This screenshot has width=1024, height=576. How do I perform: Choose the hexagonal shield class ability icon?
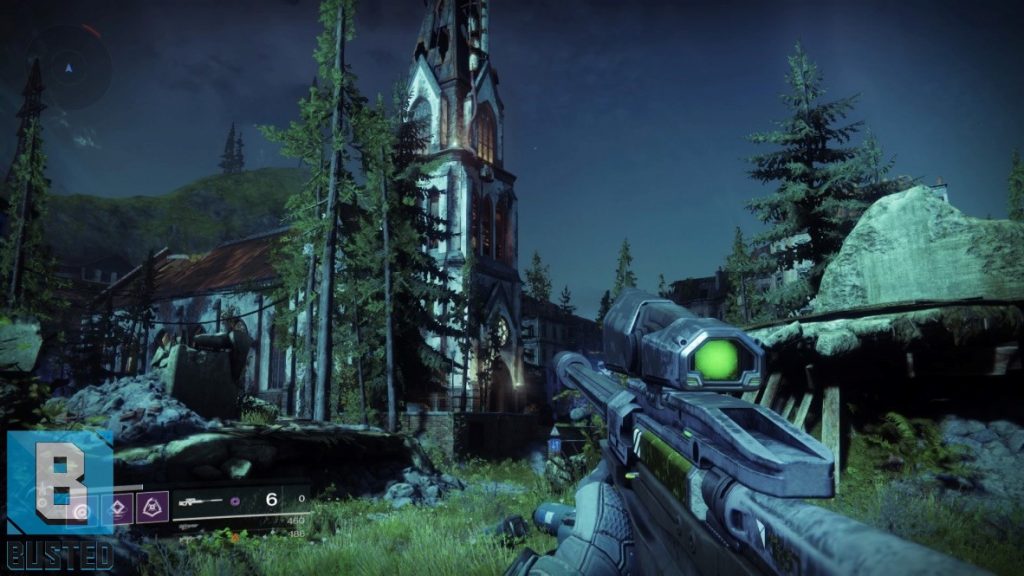153,507
